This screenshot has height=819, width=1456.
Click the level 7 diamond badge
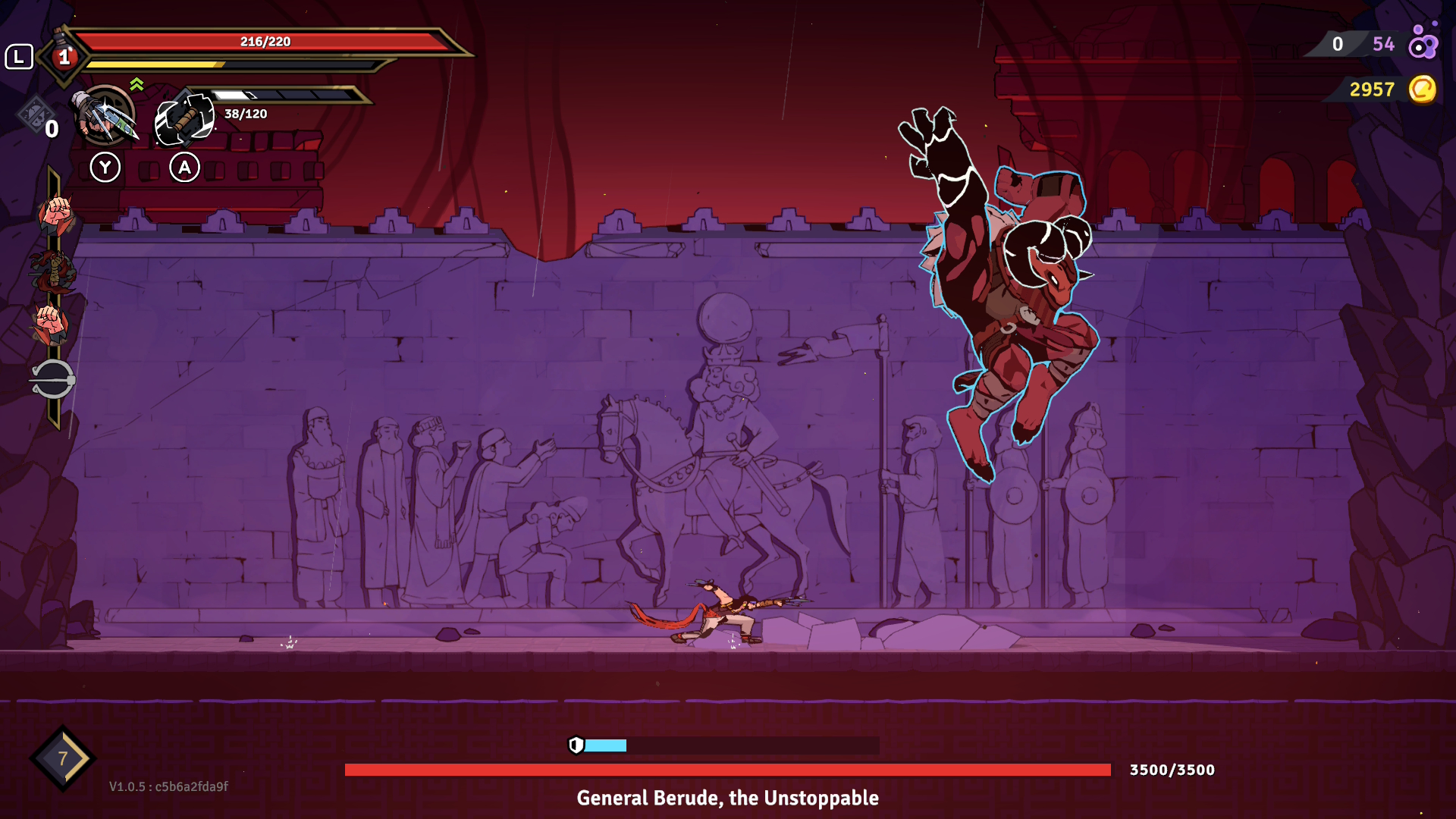click(x=63, y=758)
